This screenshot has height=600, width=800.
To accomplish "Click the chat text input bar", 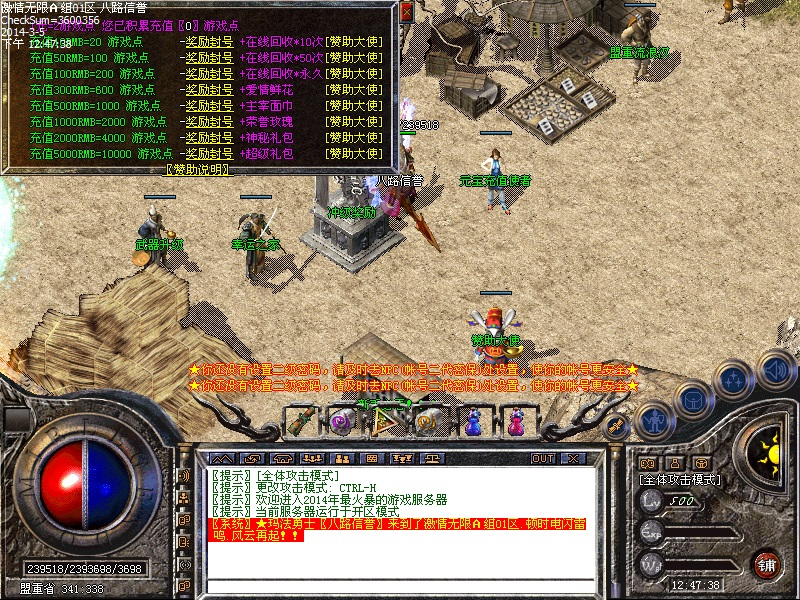I will 400,585.
